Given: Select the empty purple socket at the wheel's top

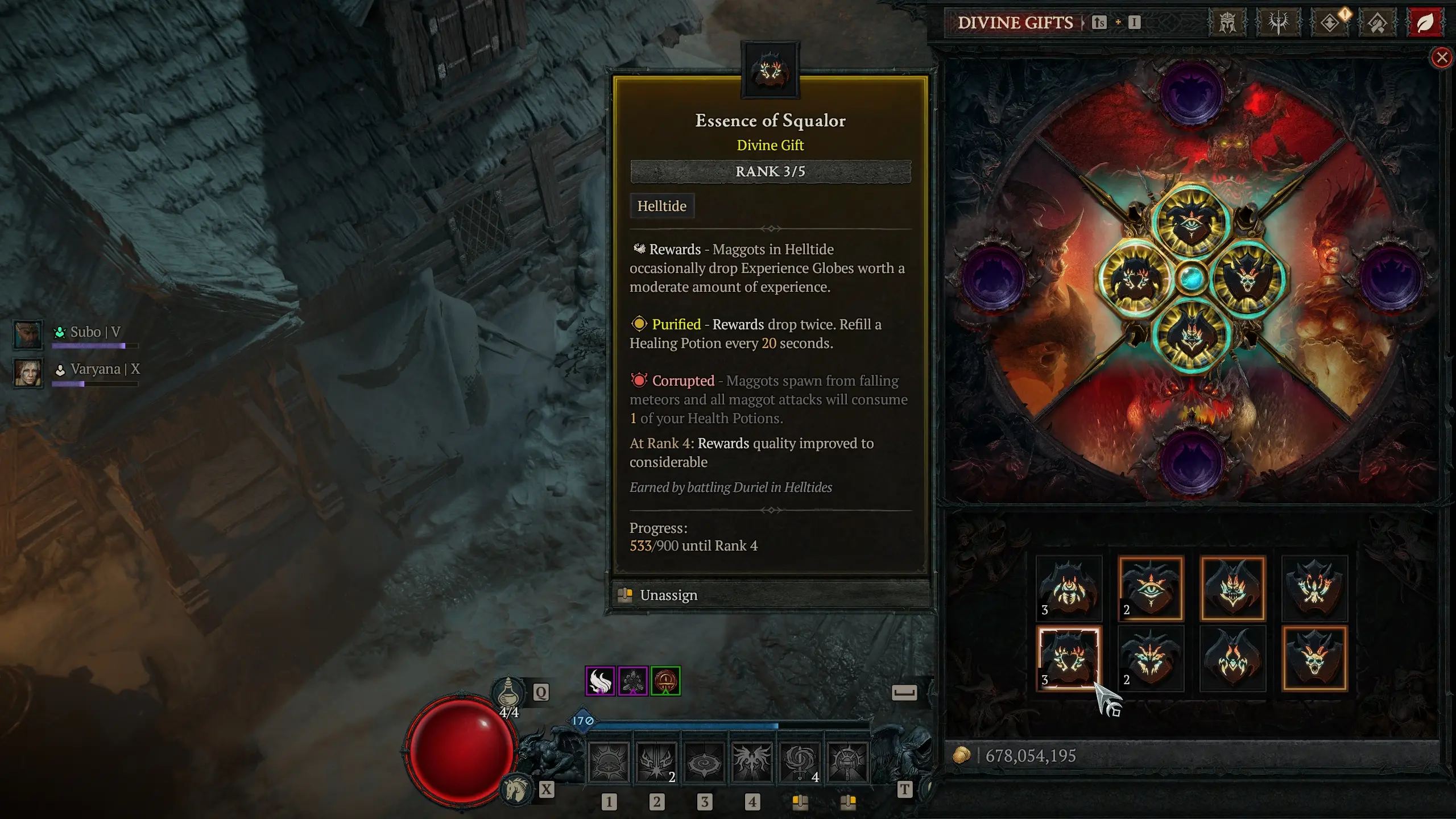Looking at the screenshot, I should tap(1191, 94).
